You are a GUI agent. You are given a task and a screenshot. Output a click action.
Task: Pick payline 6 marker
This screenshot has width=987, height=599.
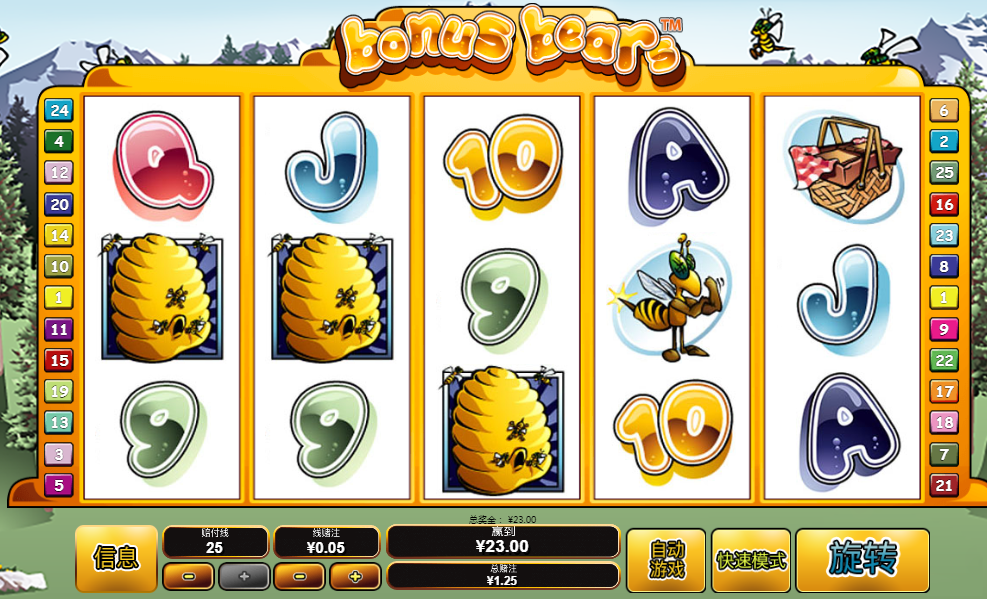click(944, 110)
